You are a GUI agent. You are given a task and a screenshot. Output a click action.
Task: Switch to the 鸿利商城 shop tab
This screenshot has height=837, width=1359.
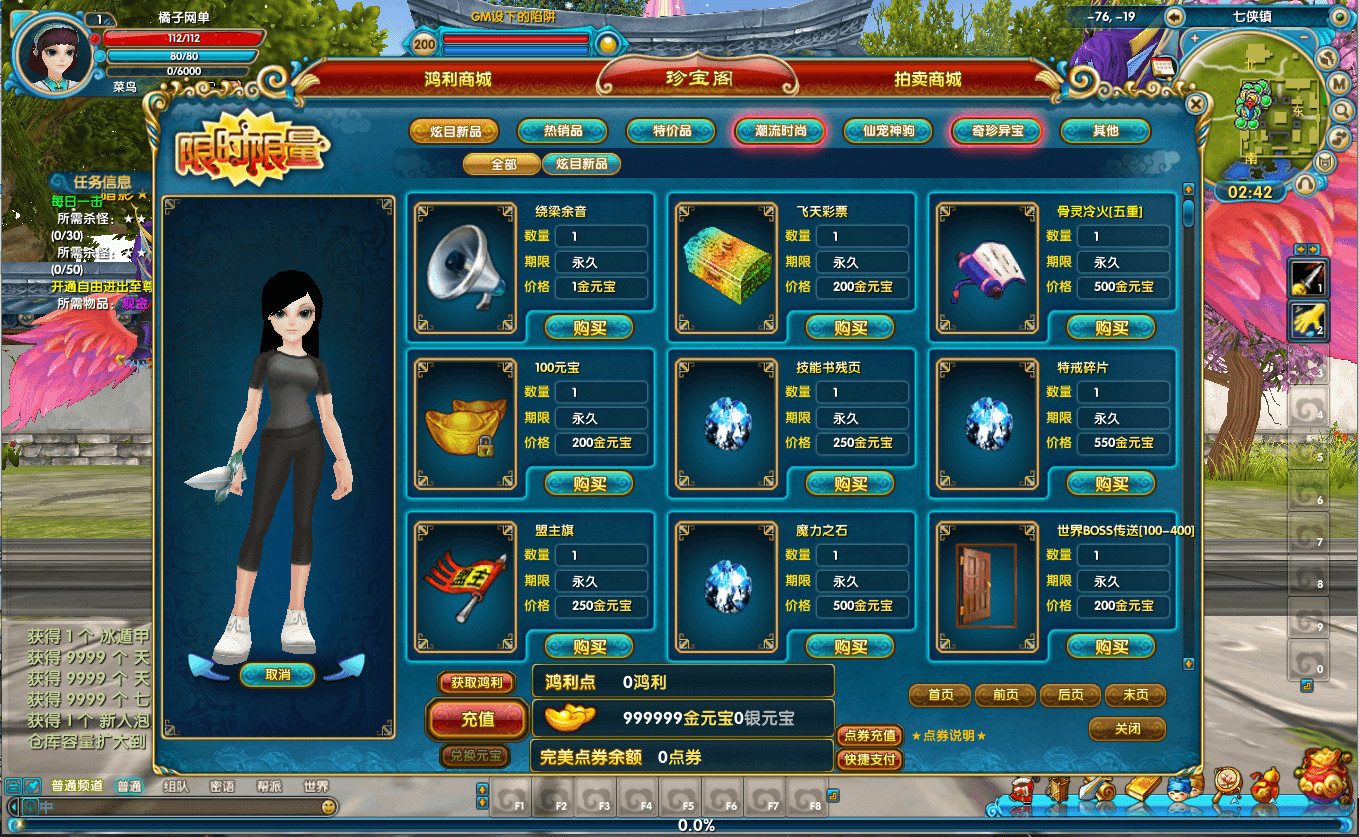458,80
